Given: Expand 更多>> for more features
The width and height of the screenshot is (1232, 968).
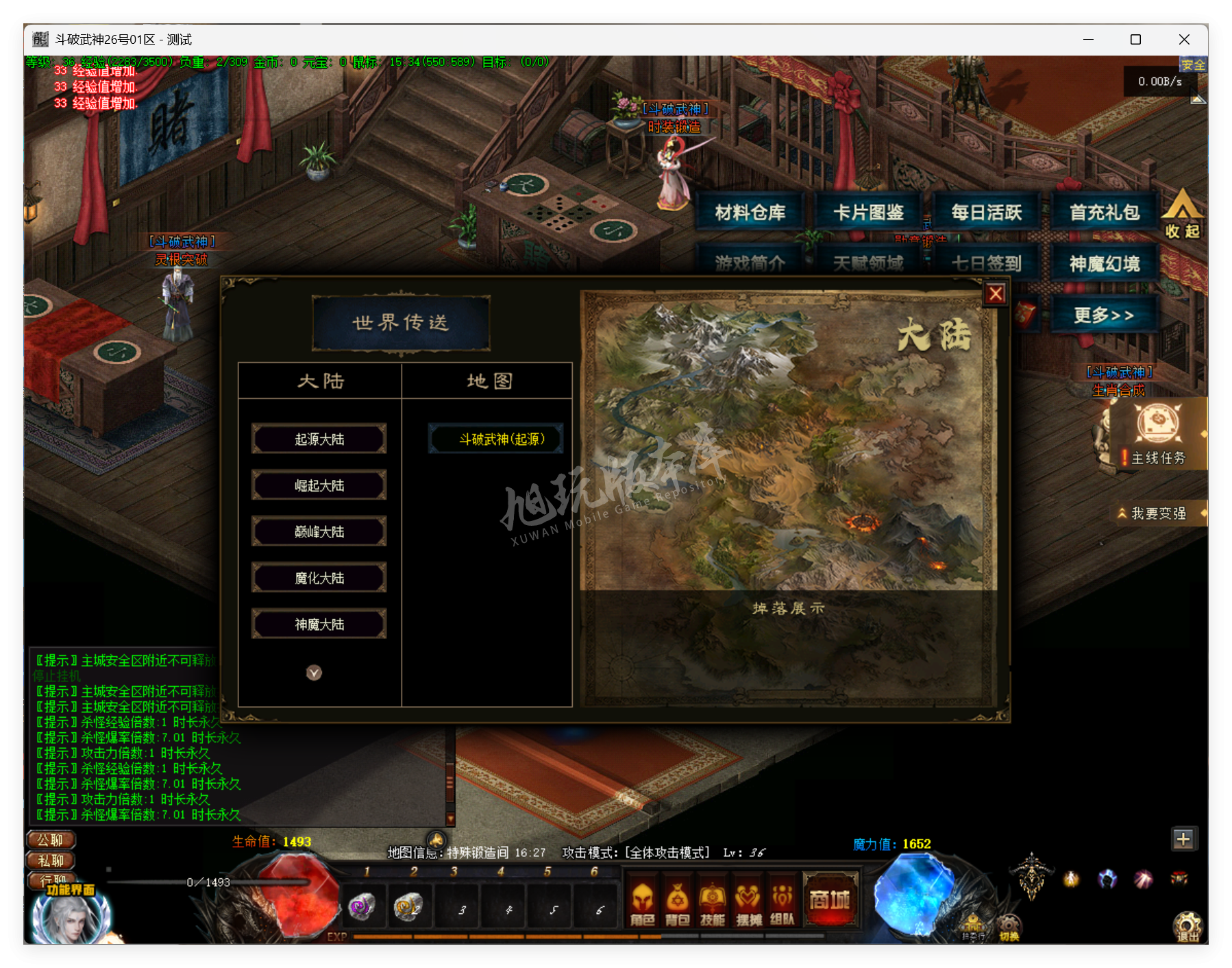Looking at the screenshot, I should tap(1104, 314).
